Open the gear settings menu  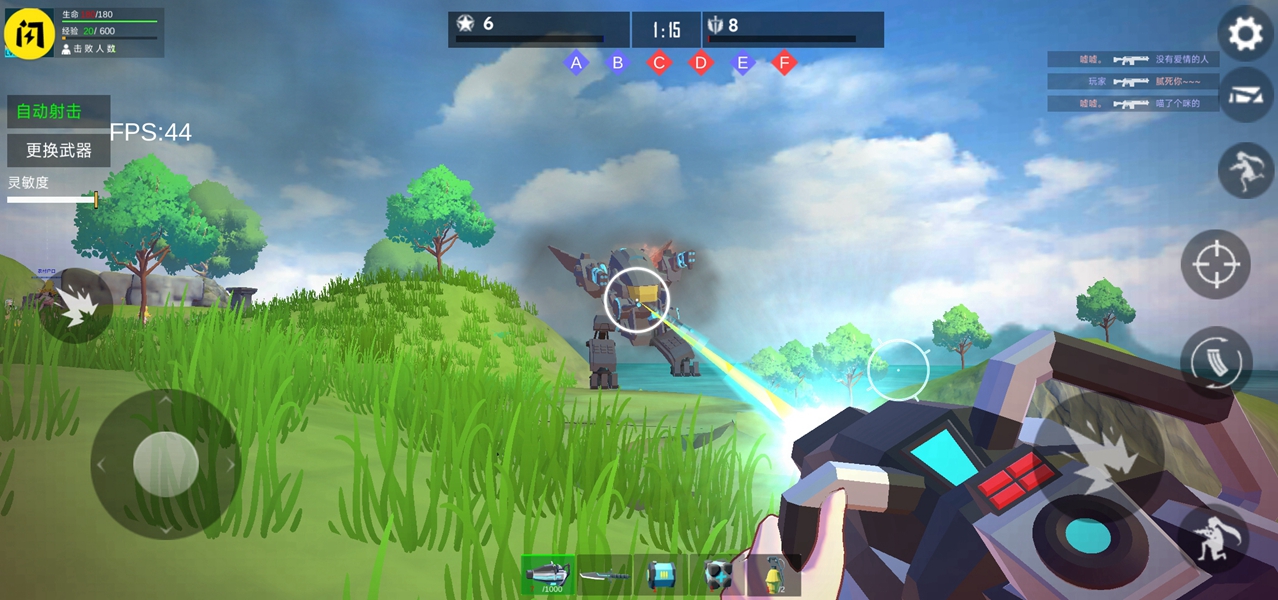pos(1245,35)
